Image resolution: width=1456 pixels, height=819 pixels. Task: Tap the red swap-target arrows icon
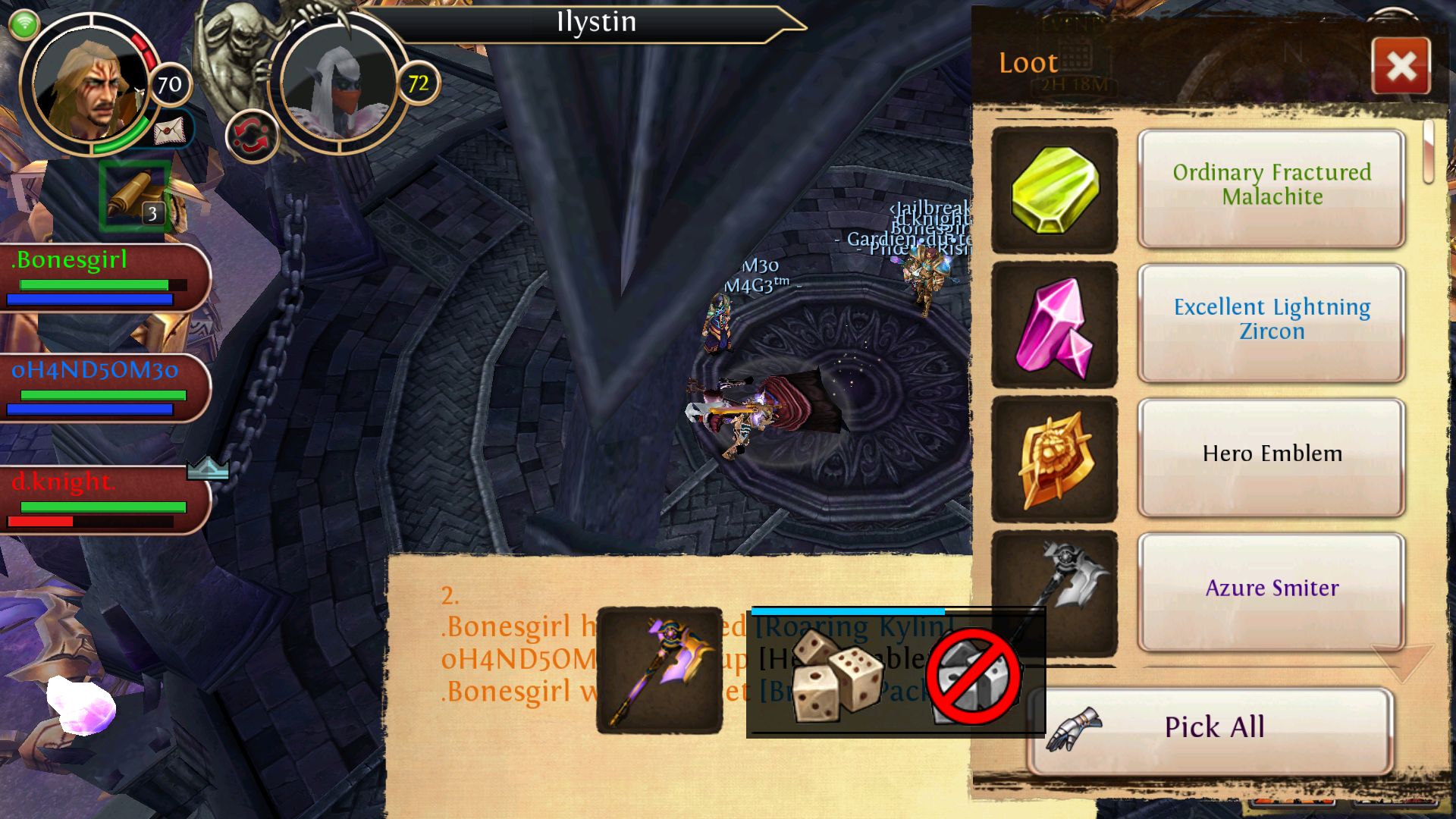click(x=251, y=138)
